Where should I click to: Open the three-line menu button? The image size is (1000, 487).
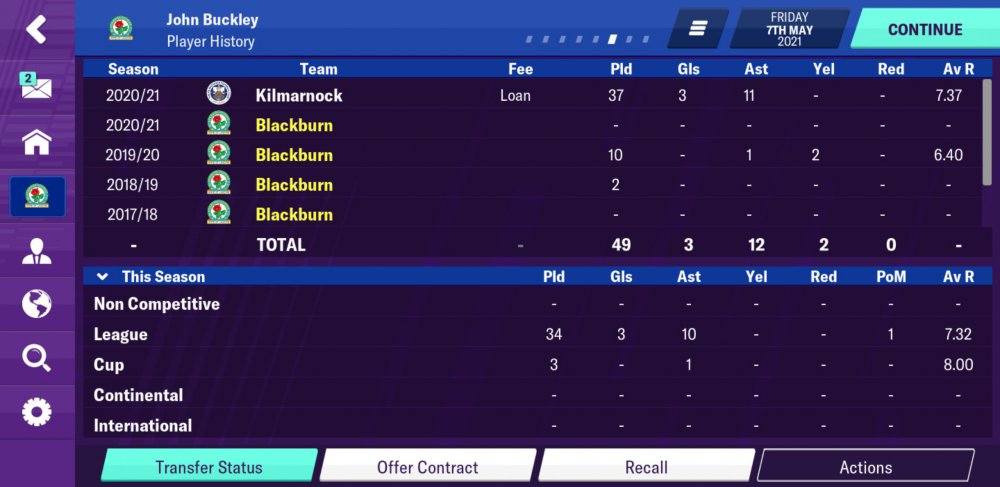tap(698, 29)
